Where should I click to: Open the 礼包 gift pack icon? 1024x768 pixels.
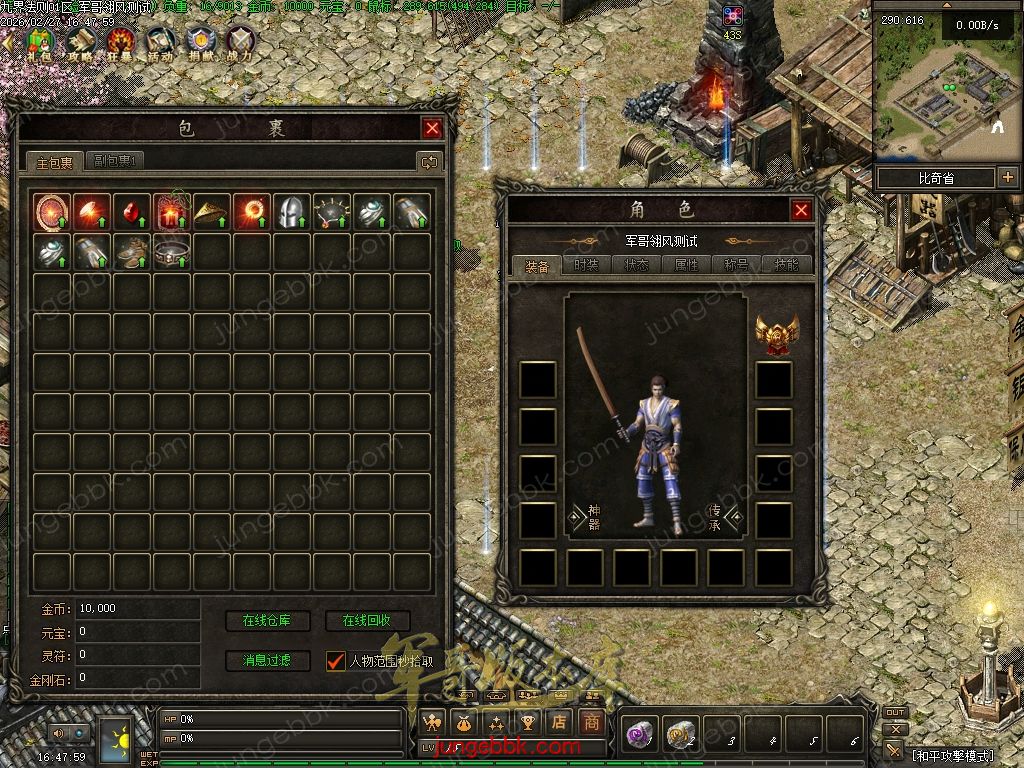(41, 42)
